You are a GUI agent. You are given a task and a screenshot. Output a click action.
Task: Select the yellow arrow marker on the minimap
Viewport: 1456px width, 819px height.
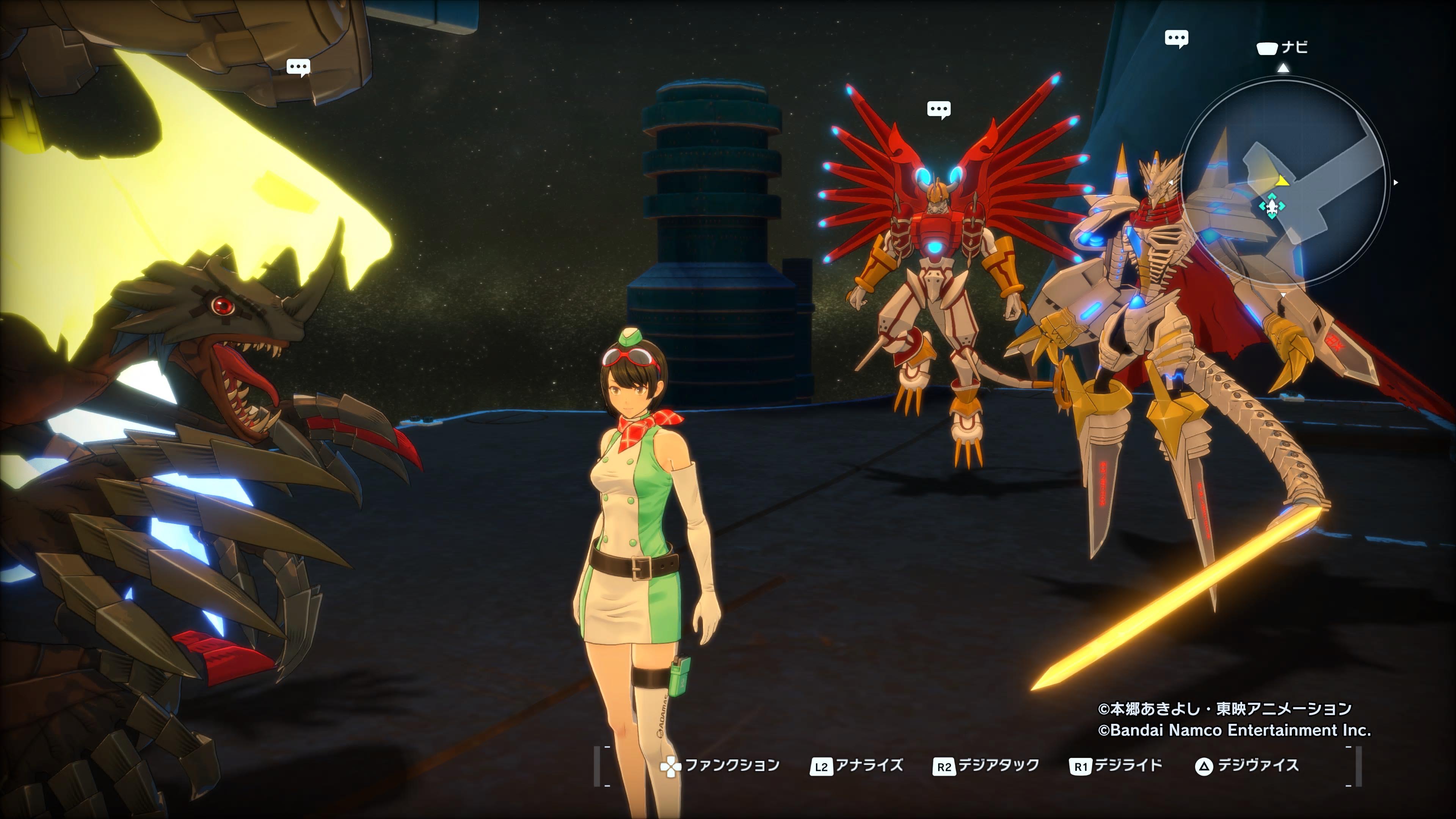pyautogui.click(x=1282, y=181)
